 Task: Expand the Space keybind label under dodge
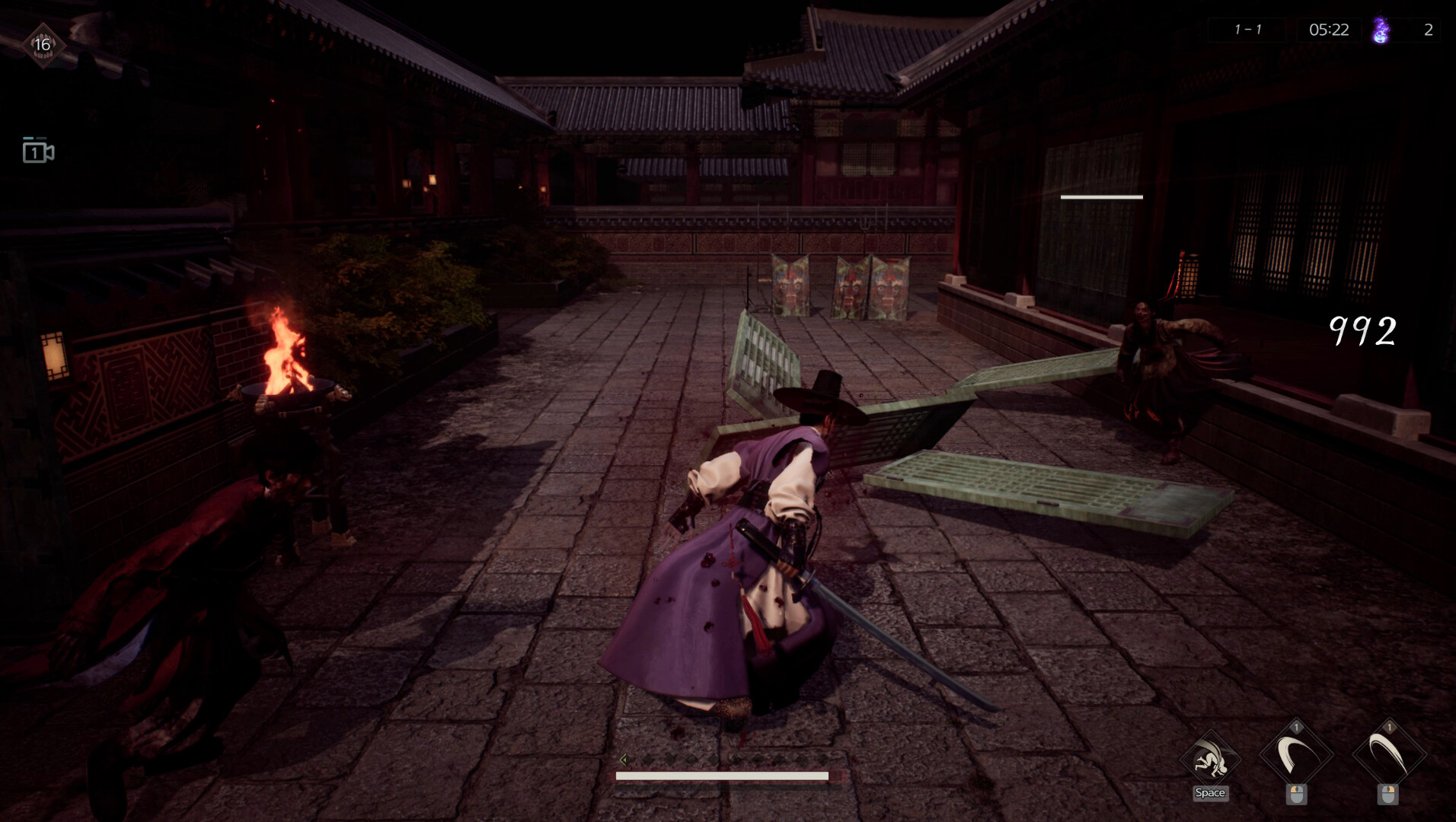pos(1211,793)
